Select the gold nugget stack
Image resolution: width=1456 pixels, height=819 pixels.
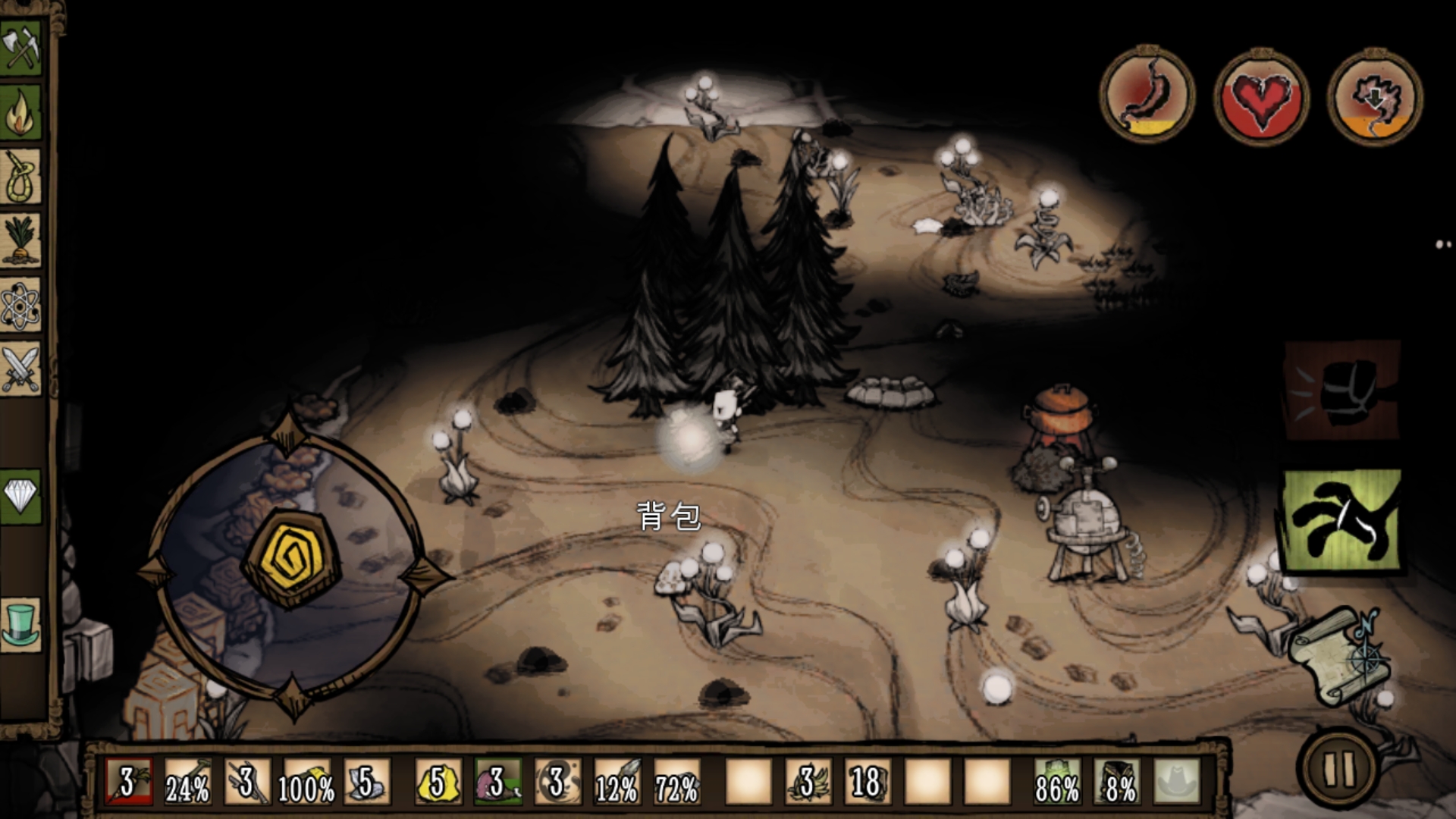[439, 782]
